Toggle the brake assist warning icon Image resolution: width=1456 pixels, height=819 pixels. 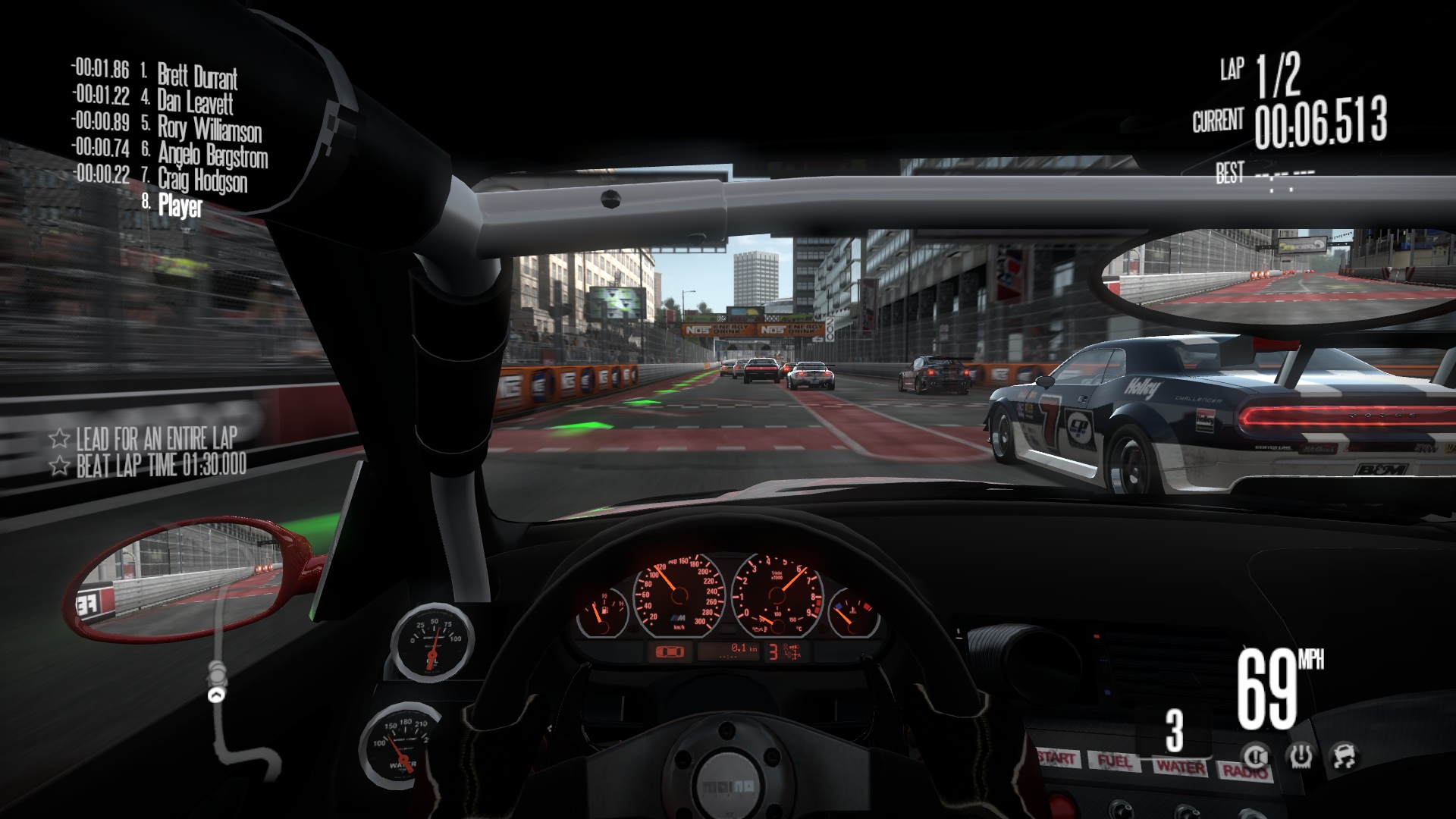click(1256, 755)
